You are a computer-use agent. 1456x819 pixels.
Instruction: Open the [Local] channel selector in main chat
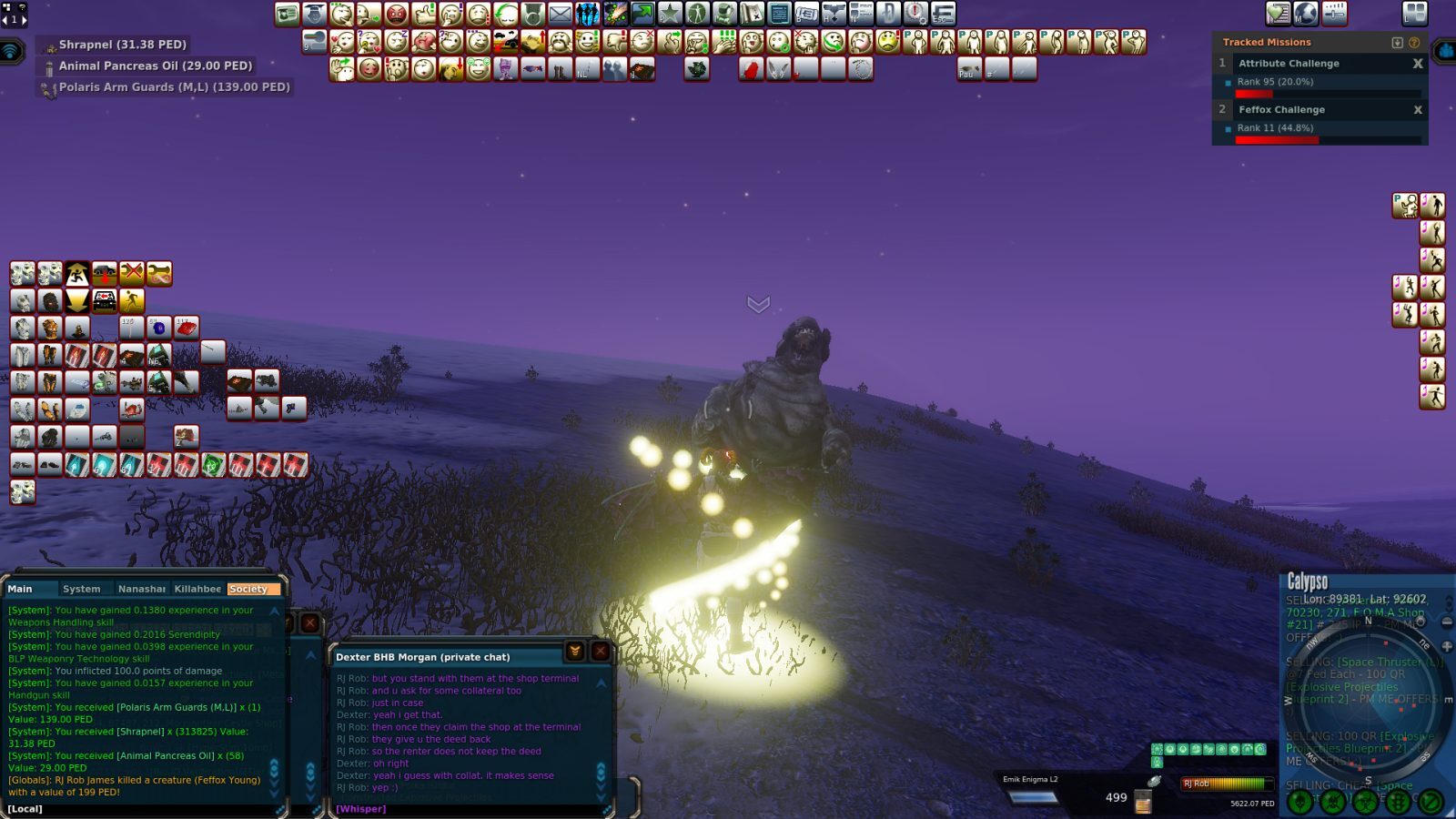click(23, 808)
